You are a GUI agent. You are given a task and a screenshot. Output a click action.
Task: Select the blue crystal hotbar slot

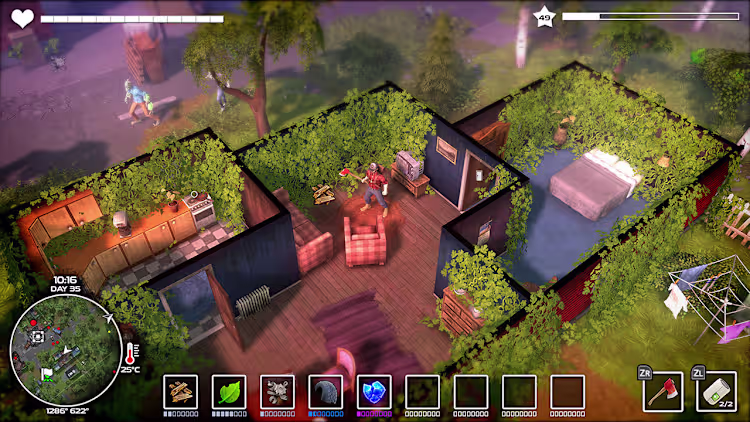tap(373, 391)
